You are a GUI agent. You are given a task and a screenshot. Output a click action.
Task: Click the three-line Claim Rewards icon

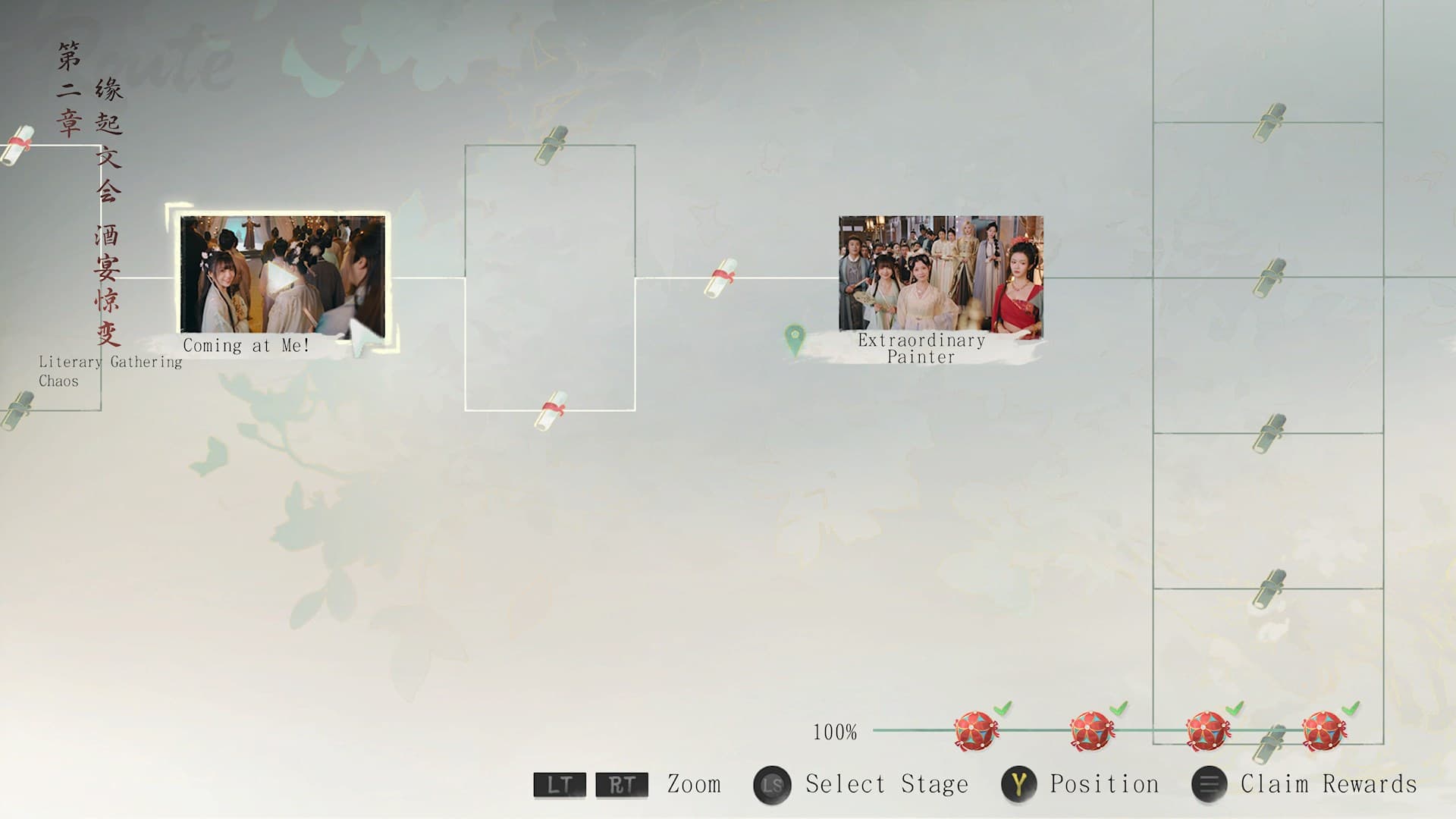[1210, 784]
